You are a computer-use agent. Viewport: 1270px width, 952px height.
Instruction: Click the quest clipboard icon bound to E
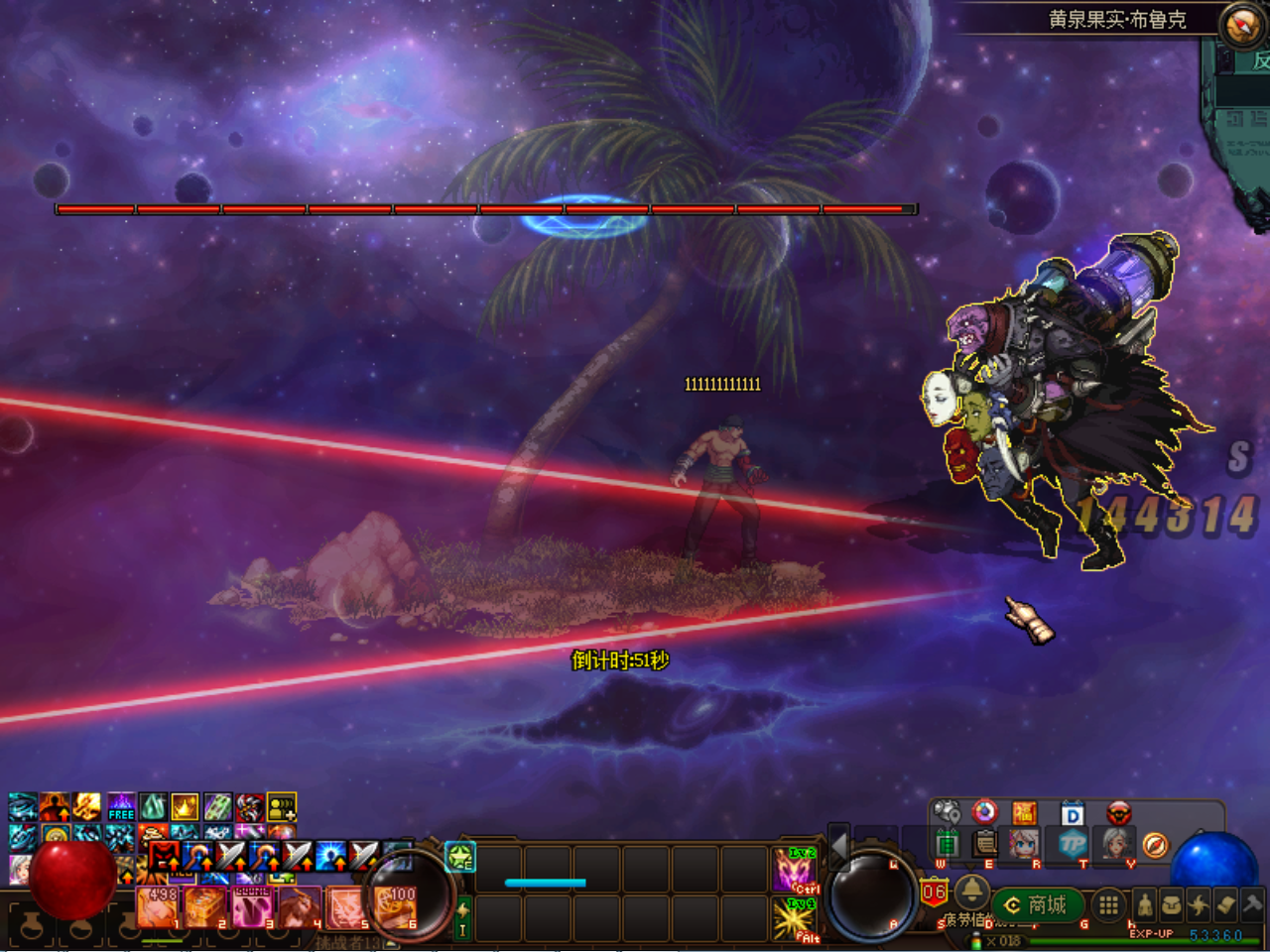(983, 845)
